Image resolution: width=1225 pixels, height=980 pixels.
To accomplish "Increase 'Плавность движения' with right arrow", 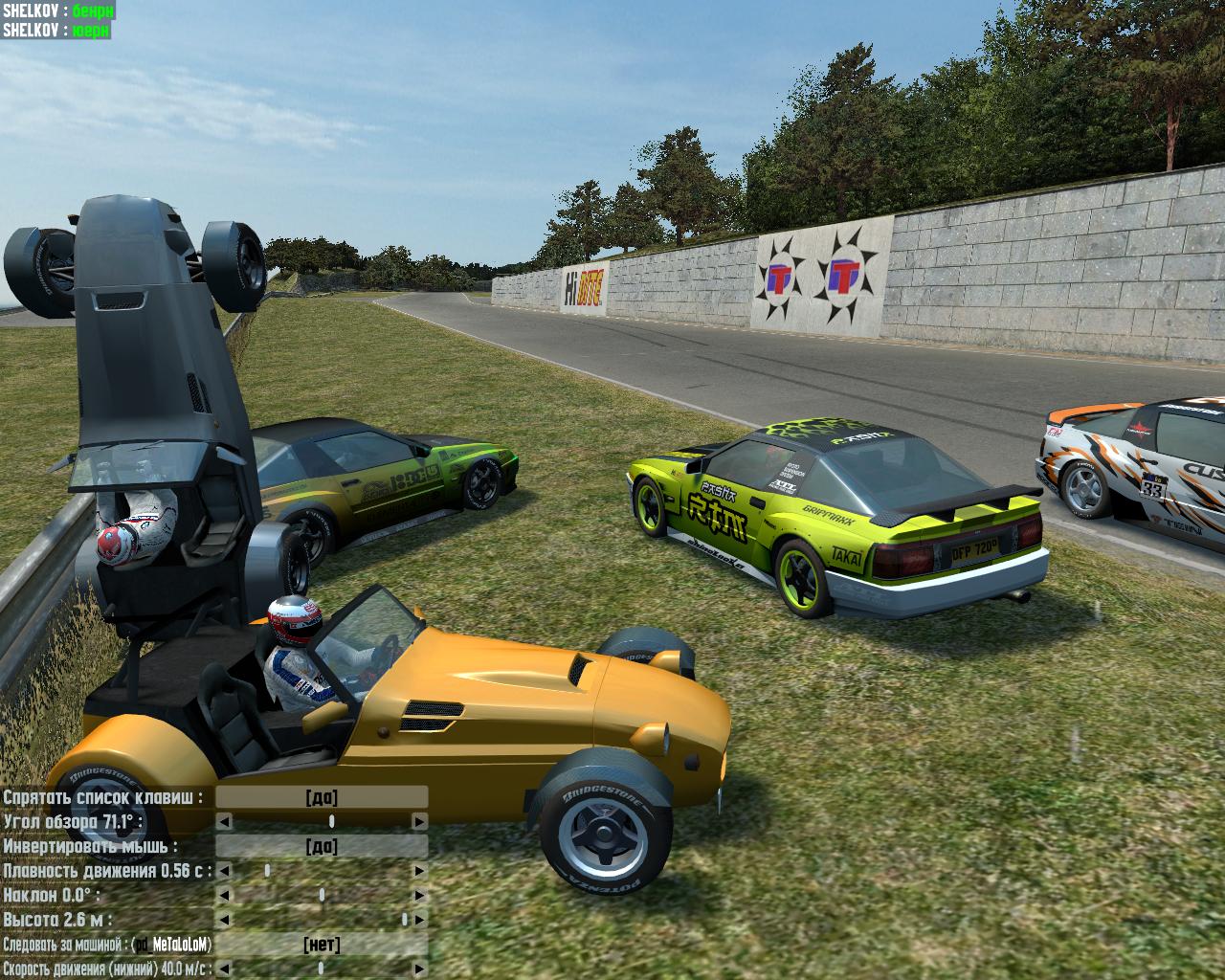I will click(x=419, y=871).
